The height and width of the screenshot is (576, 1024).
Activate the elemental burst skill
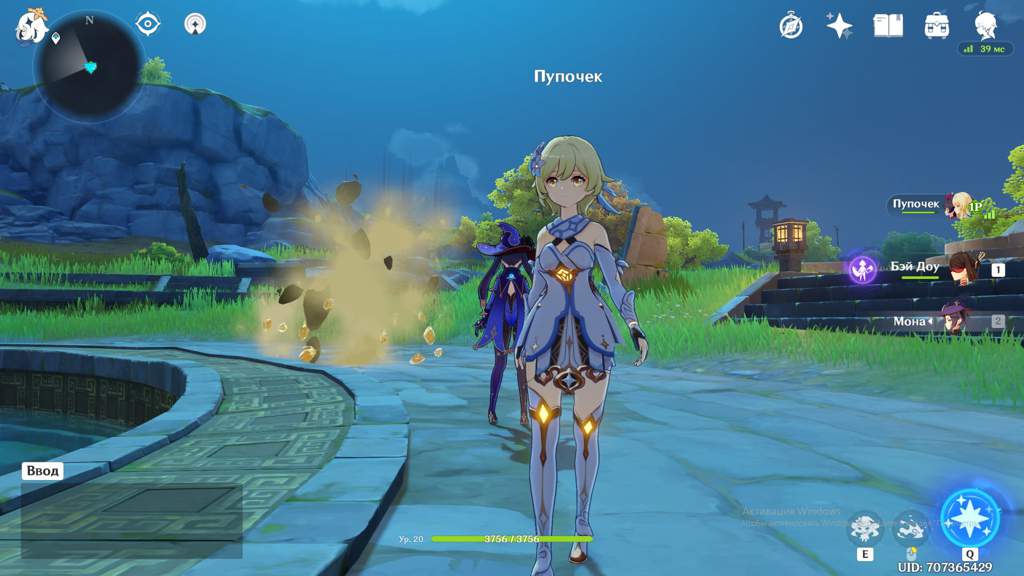pyautogui.click(x=969, y=518)
